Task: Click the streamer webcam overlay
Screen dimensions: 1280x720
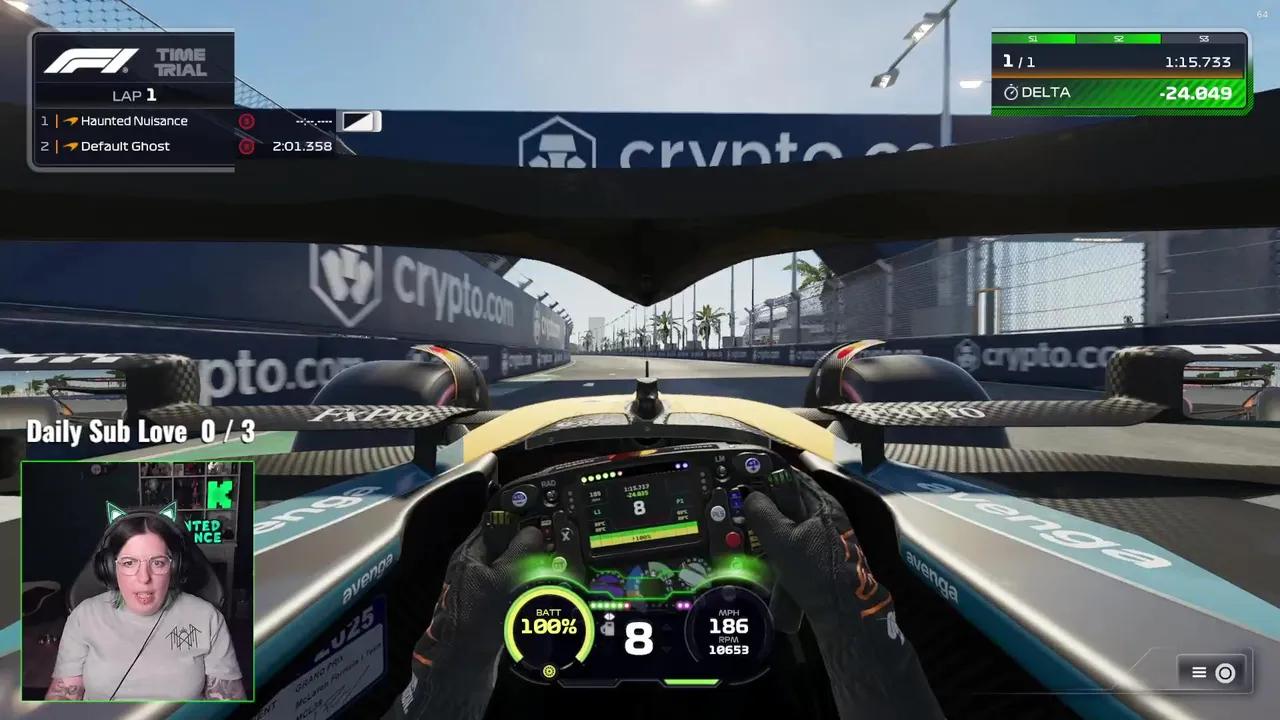Action: coord(137,581)
